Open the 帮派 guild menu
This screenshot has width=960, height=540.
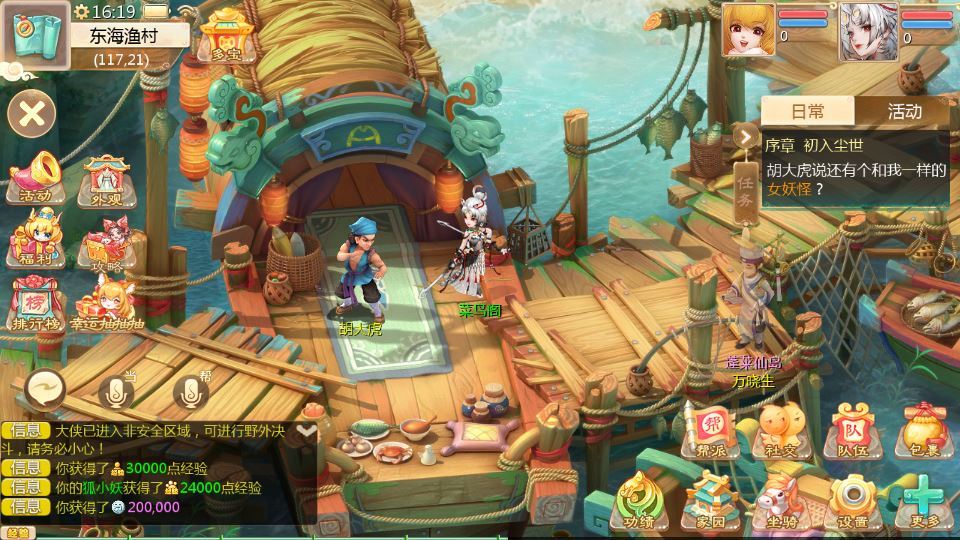(x=710, y=430)
